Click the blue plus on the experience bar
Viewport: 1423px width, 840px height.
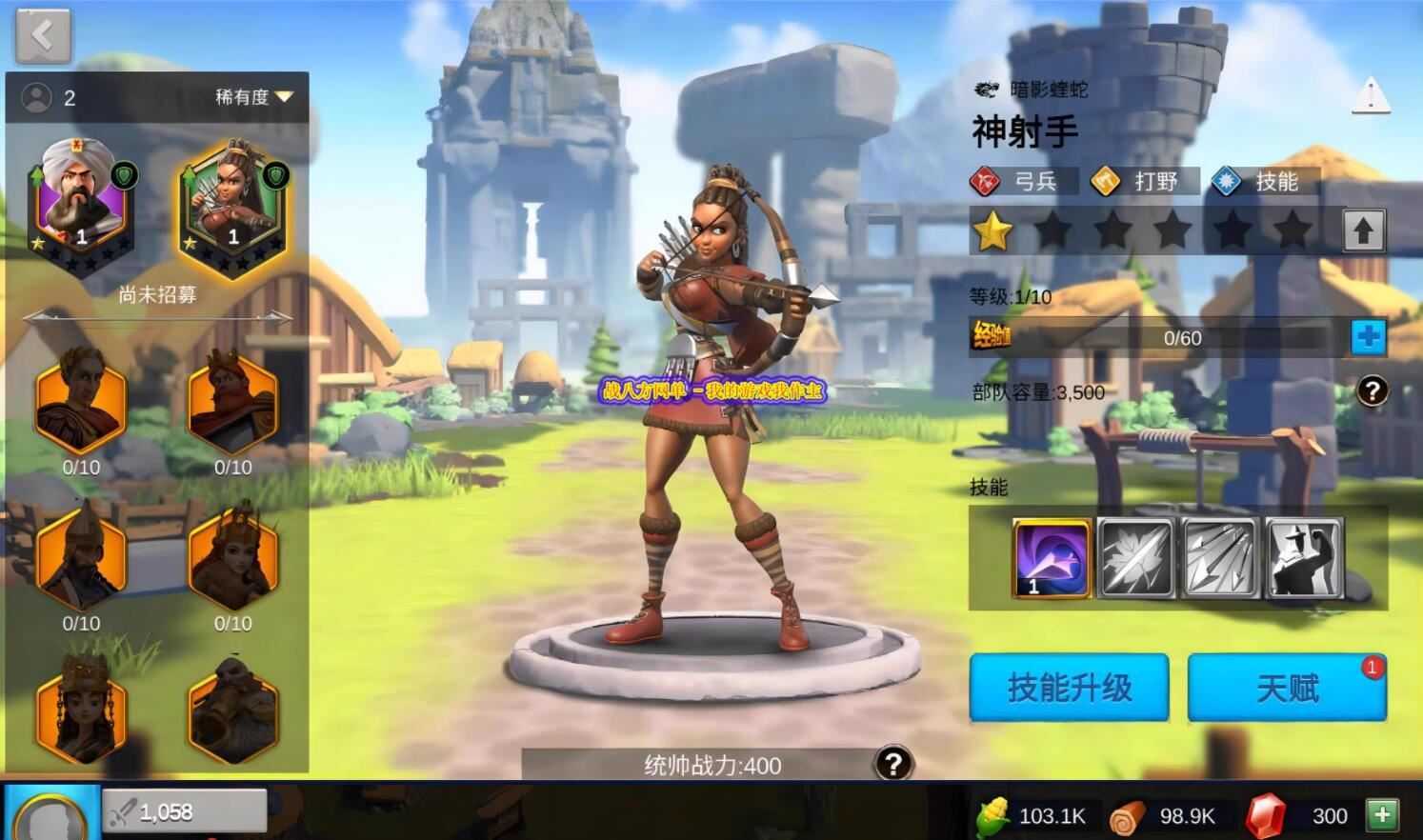pyautogui.click(x=1369, y=337)
